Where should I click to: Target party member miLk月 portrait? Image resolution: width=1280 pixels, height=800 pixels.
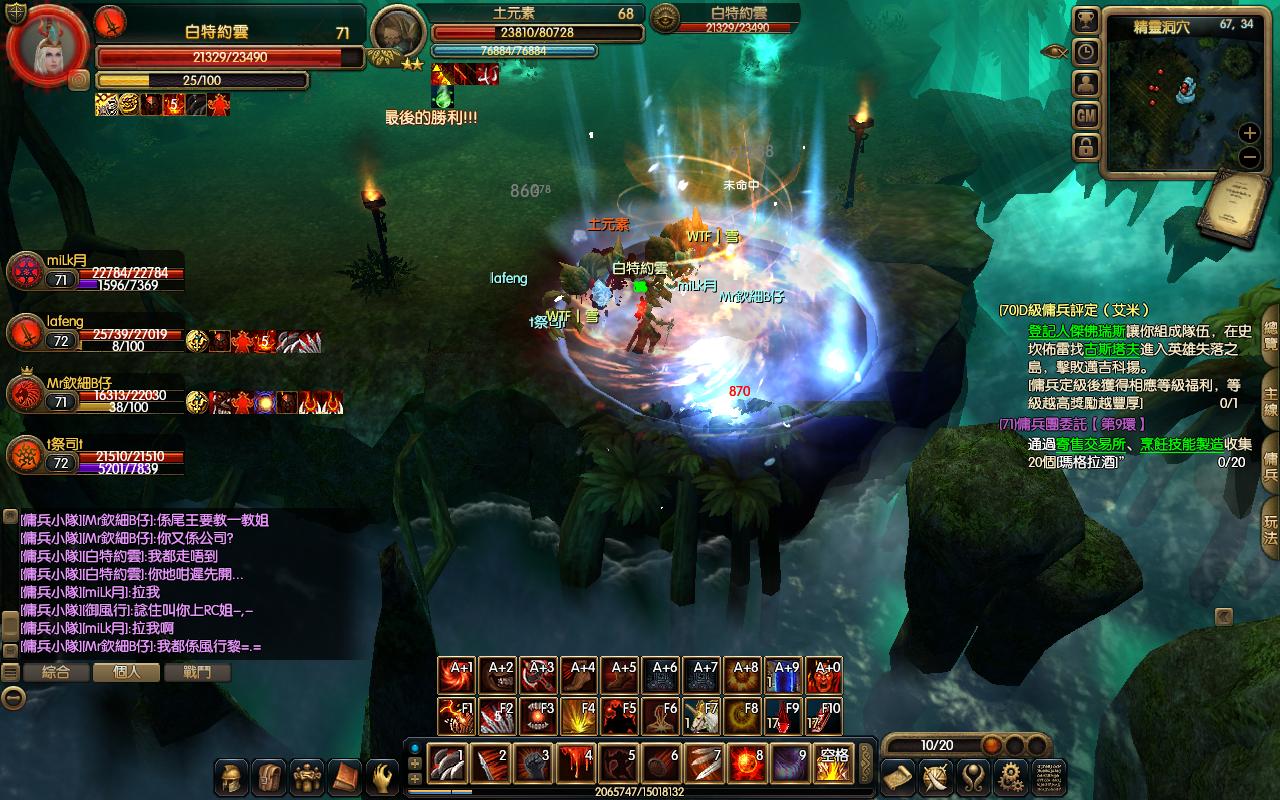click(x=26, y=272)
